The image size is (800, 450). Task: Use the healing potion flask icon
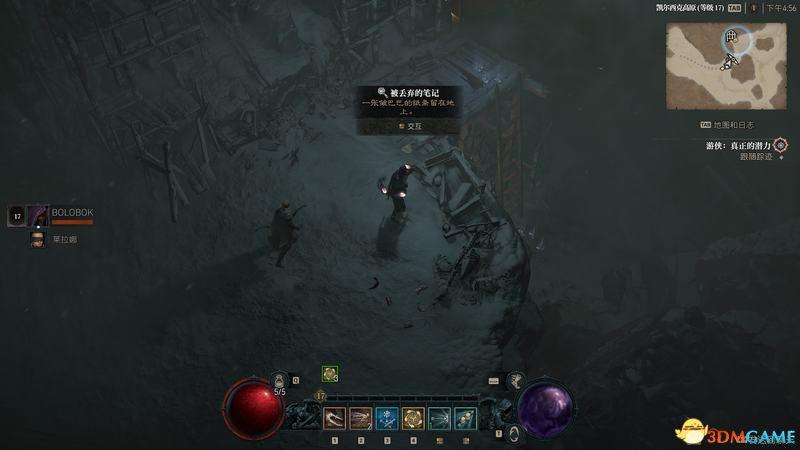point(277,381)
